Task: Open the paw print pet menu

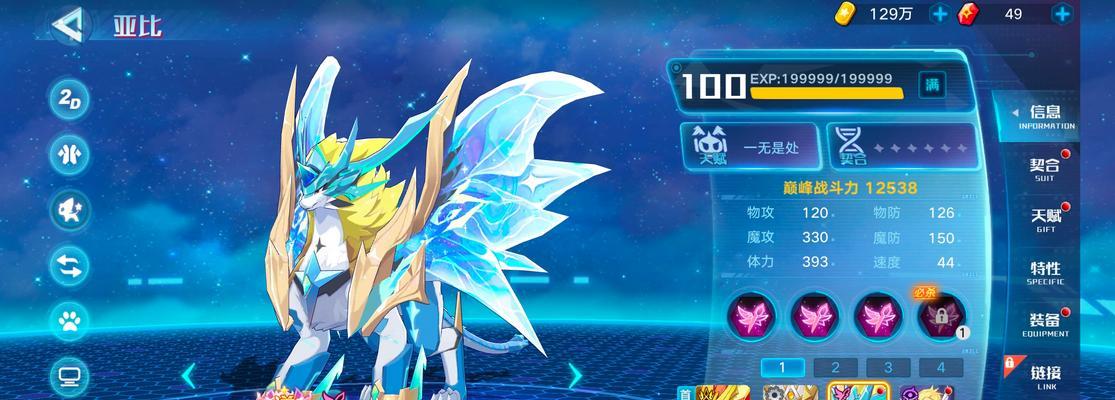Action: [x=71, y=321]
